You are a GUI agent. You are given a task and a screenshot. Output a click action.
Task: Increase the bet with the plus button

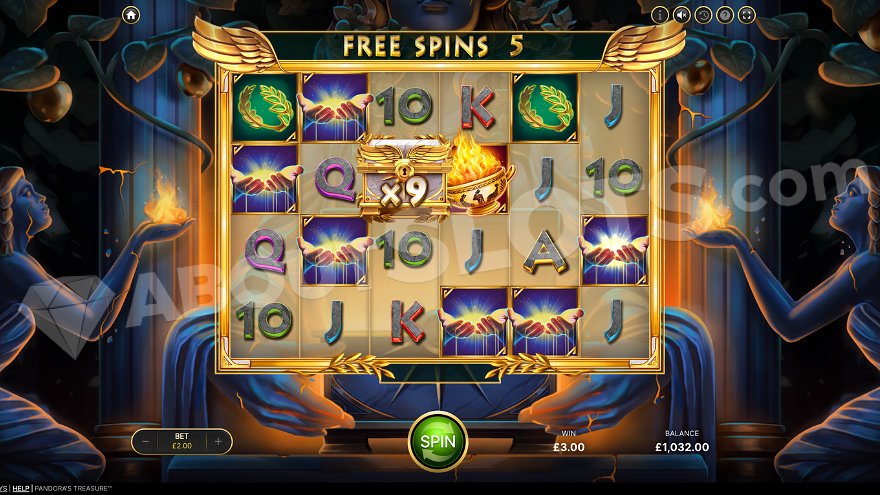[x=218, y=441]
